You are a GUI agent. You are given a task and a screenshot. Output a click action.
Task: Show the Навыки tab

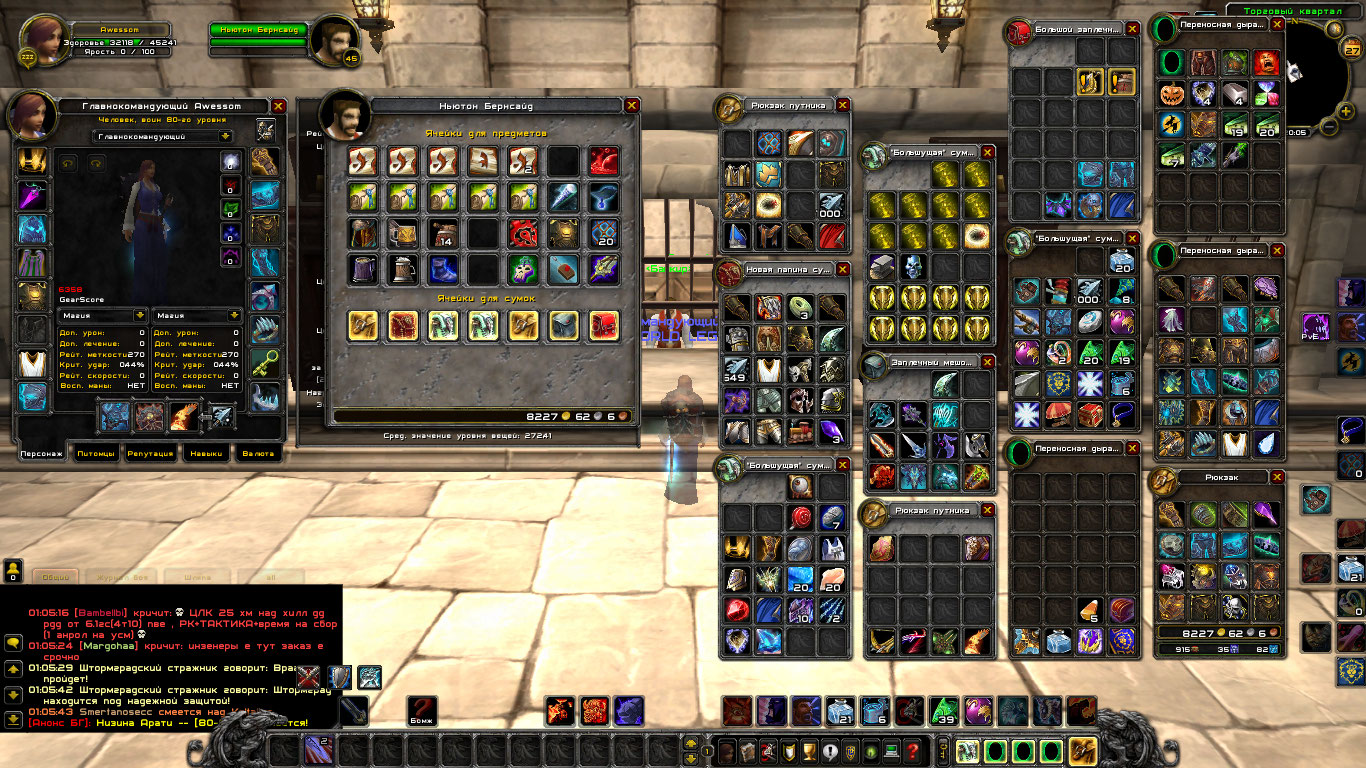pos(206,453)
